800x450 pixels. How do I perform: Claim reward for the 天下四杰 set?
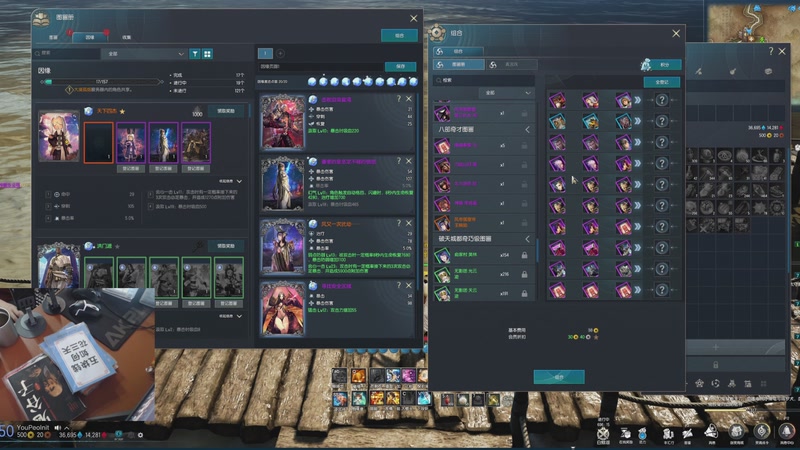coord(226,110)
